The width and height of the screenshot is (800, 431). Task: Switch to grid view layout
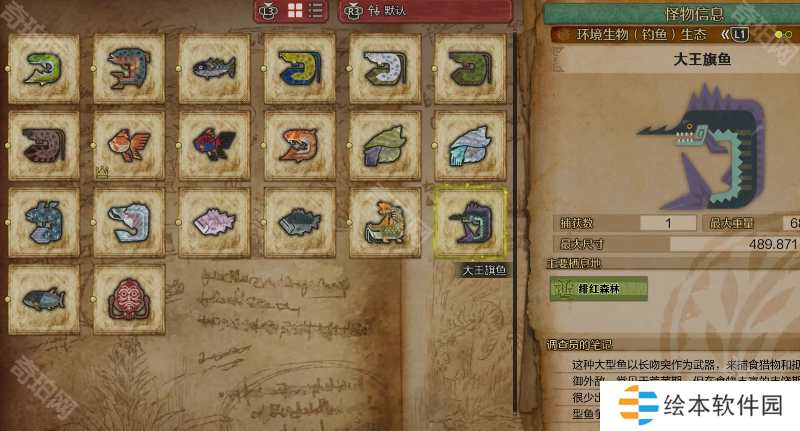pyautogui.click(x=296, y=11)
